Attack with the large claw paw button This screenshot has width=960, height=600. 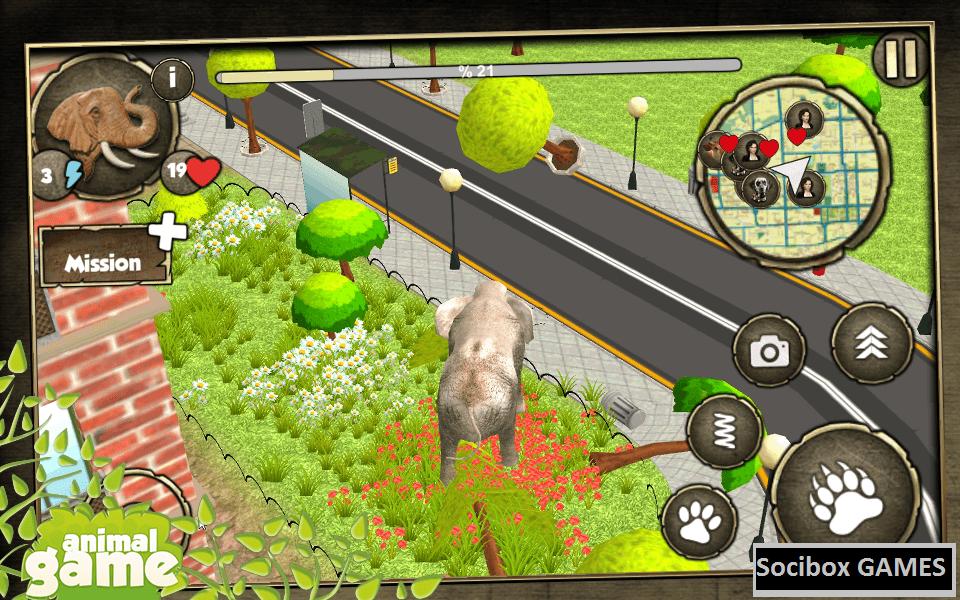click(844, 491)
